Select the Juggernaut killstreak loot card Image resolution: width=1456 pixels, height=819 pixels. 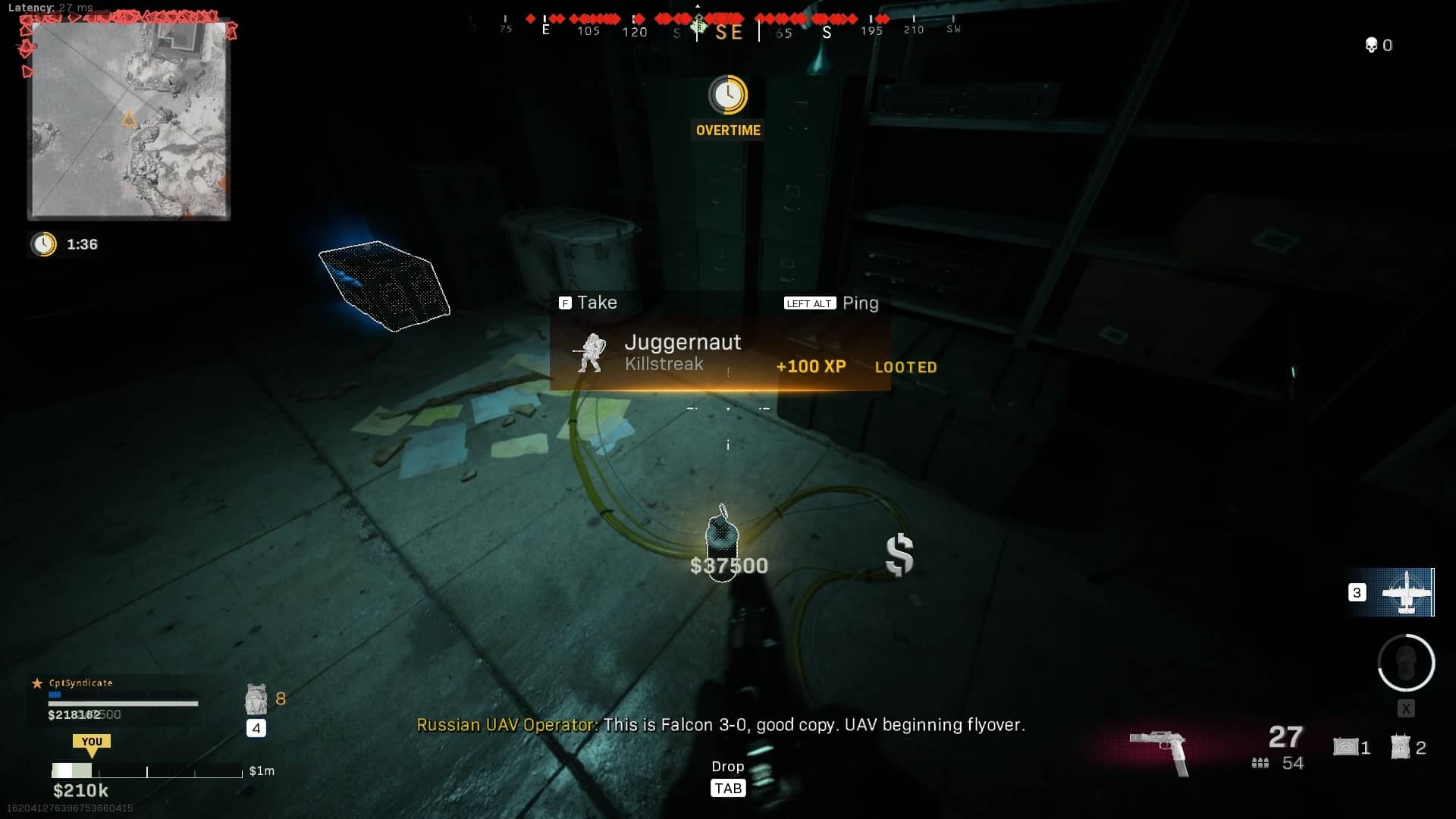click(x=720, y=355)
